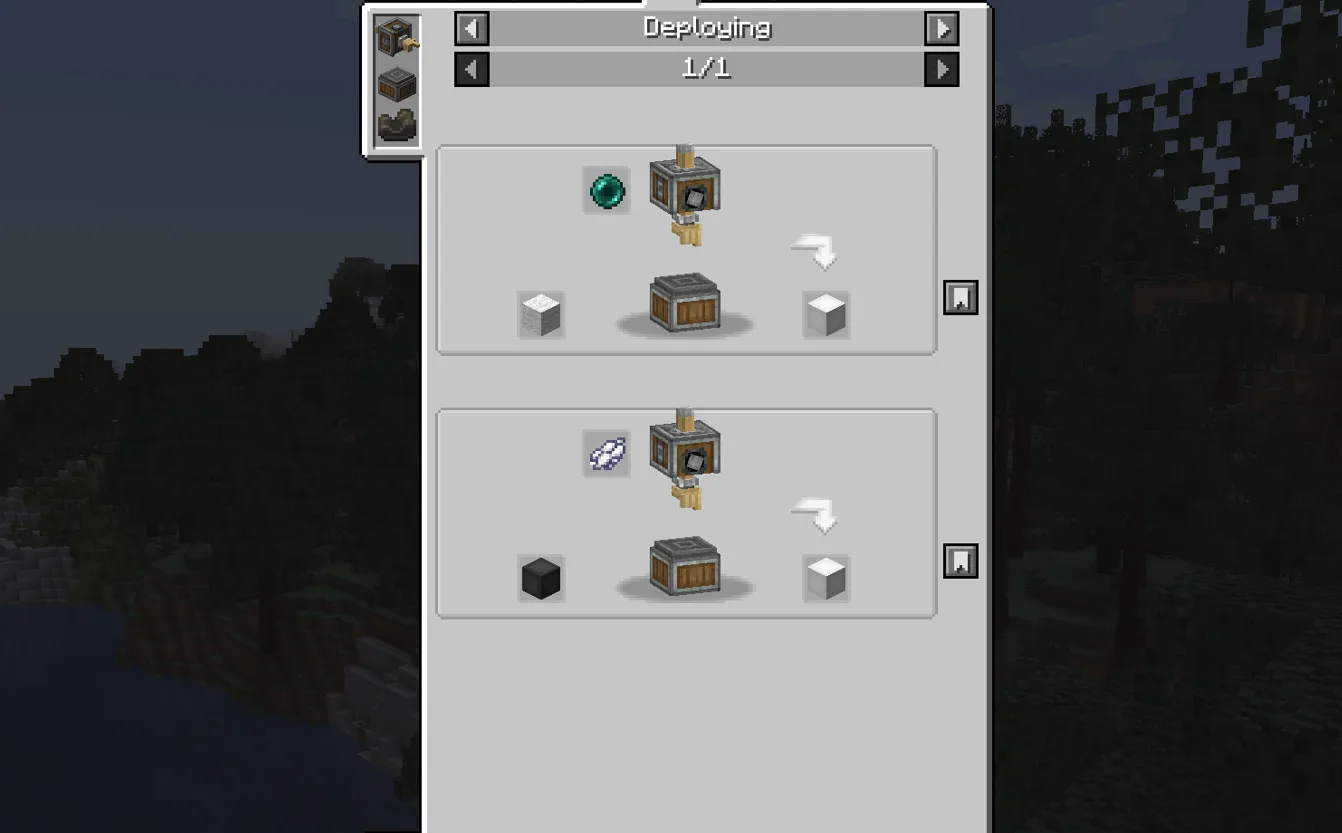
Task: Bookmark the second Deploying recipe
Action: pos(960,562)
